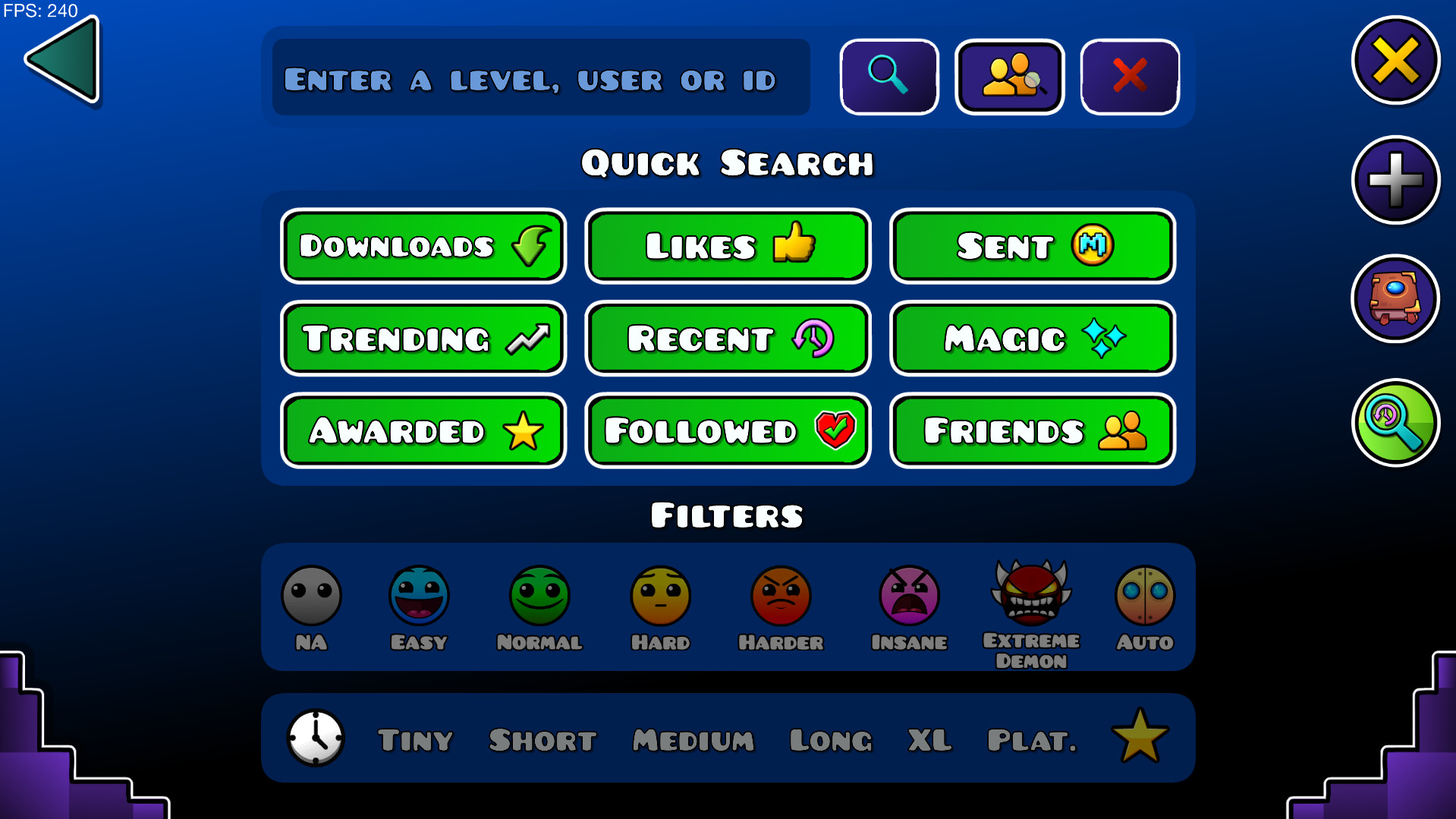Click the level search input field
The height and width of the screenshot is (819, 1456).
coord(539,77)
